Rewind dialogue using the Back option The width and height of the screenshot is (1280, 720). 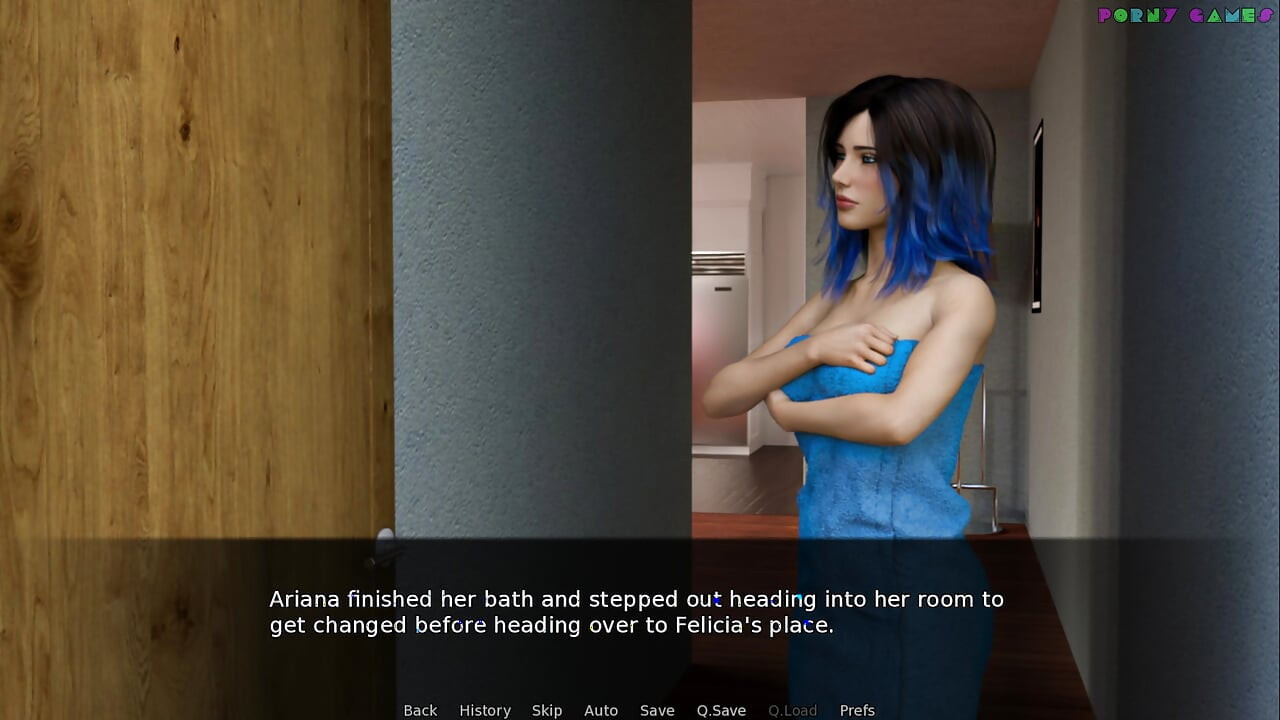(420, 710)
